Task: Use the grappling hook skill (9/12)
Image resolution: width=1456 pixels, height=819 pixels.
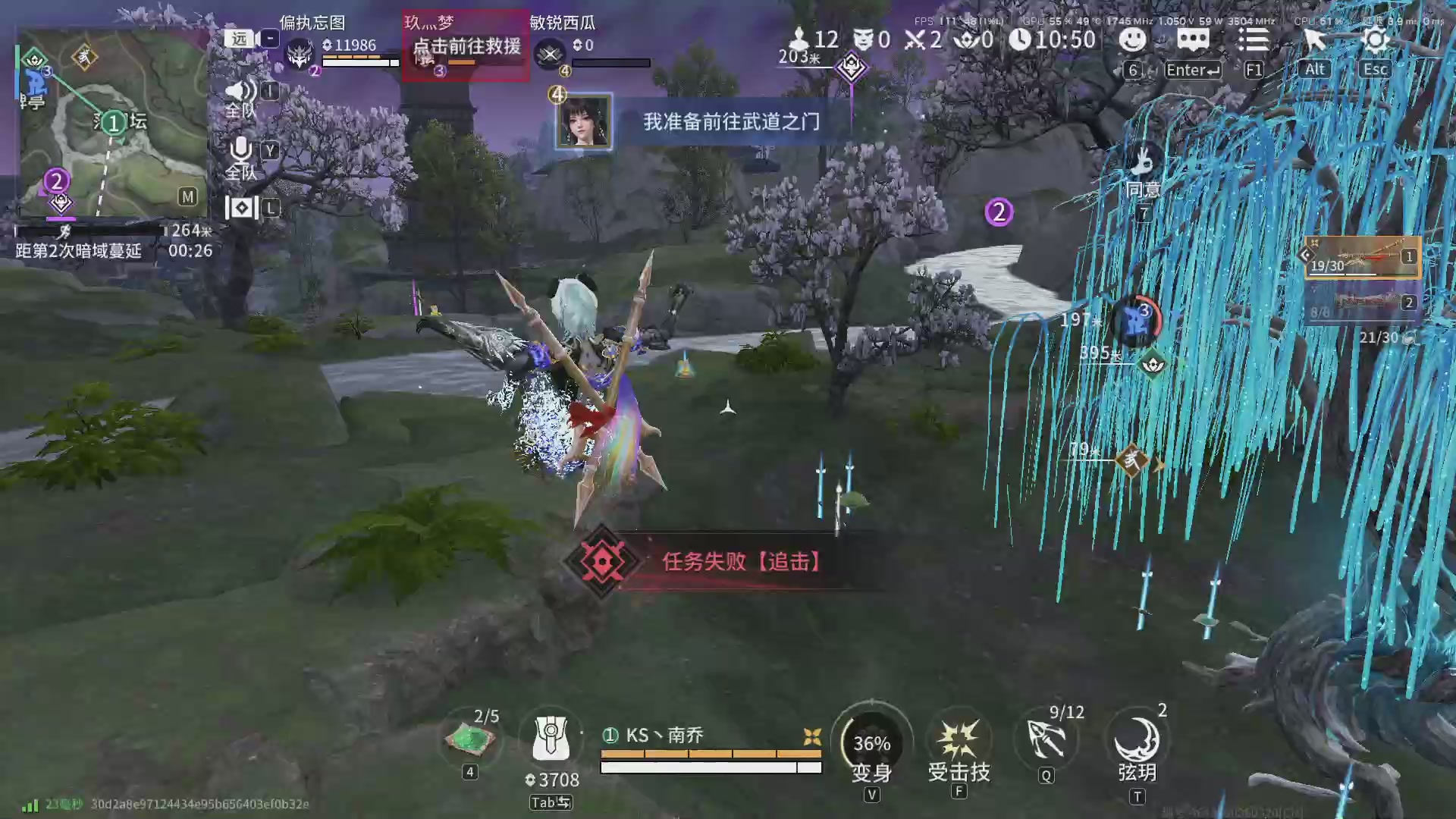Action: (1046, 739)
